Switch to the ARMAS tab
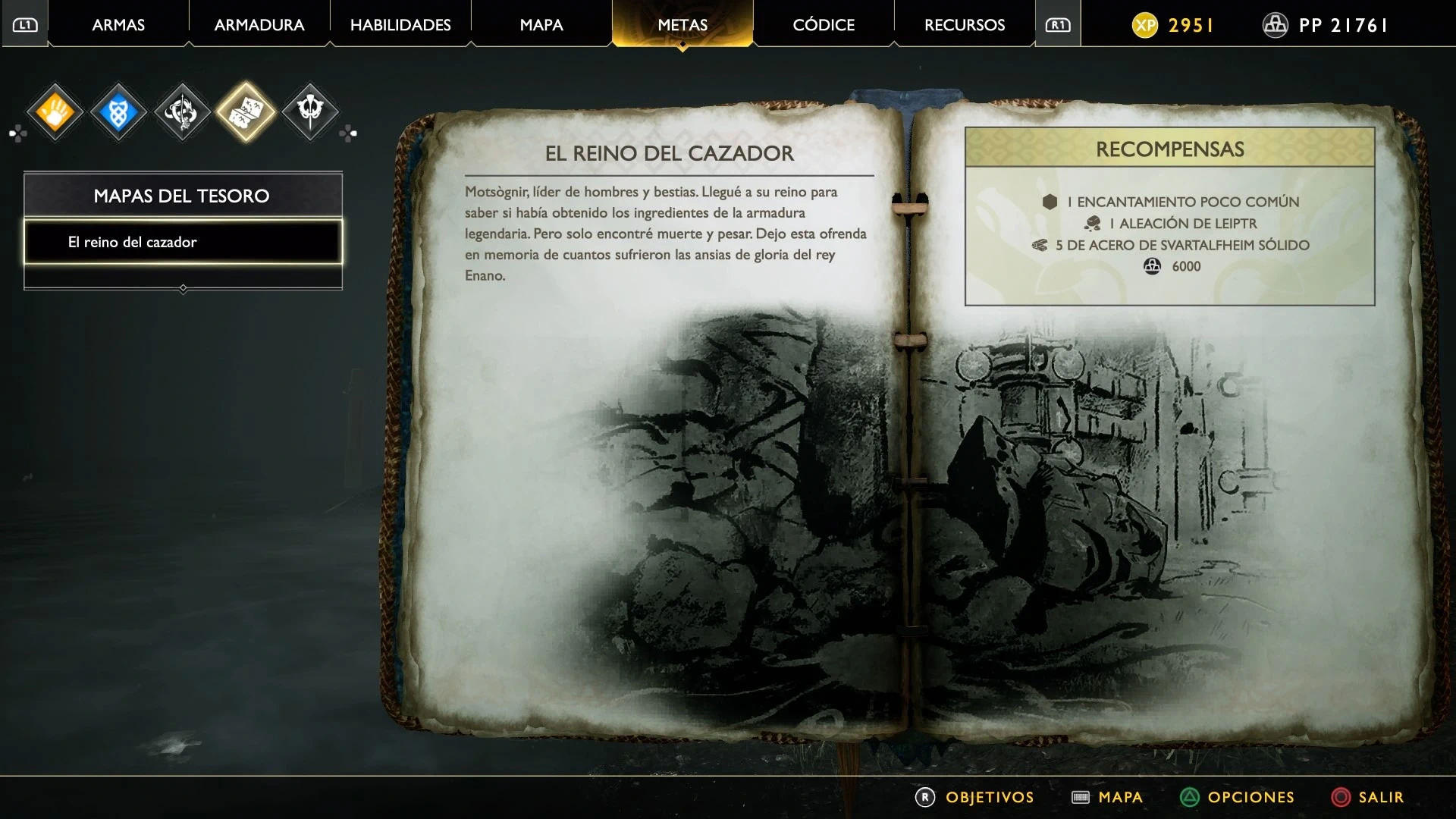 118,25
